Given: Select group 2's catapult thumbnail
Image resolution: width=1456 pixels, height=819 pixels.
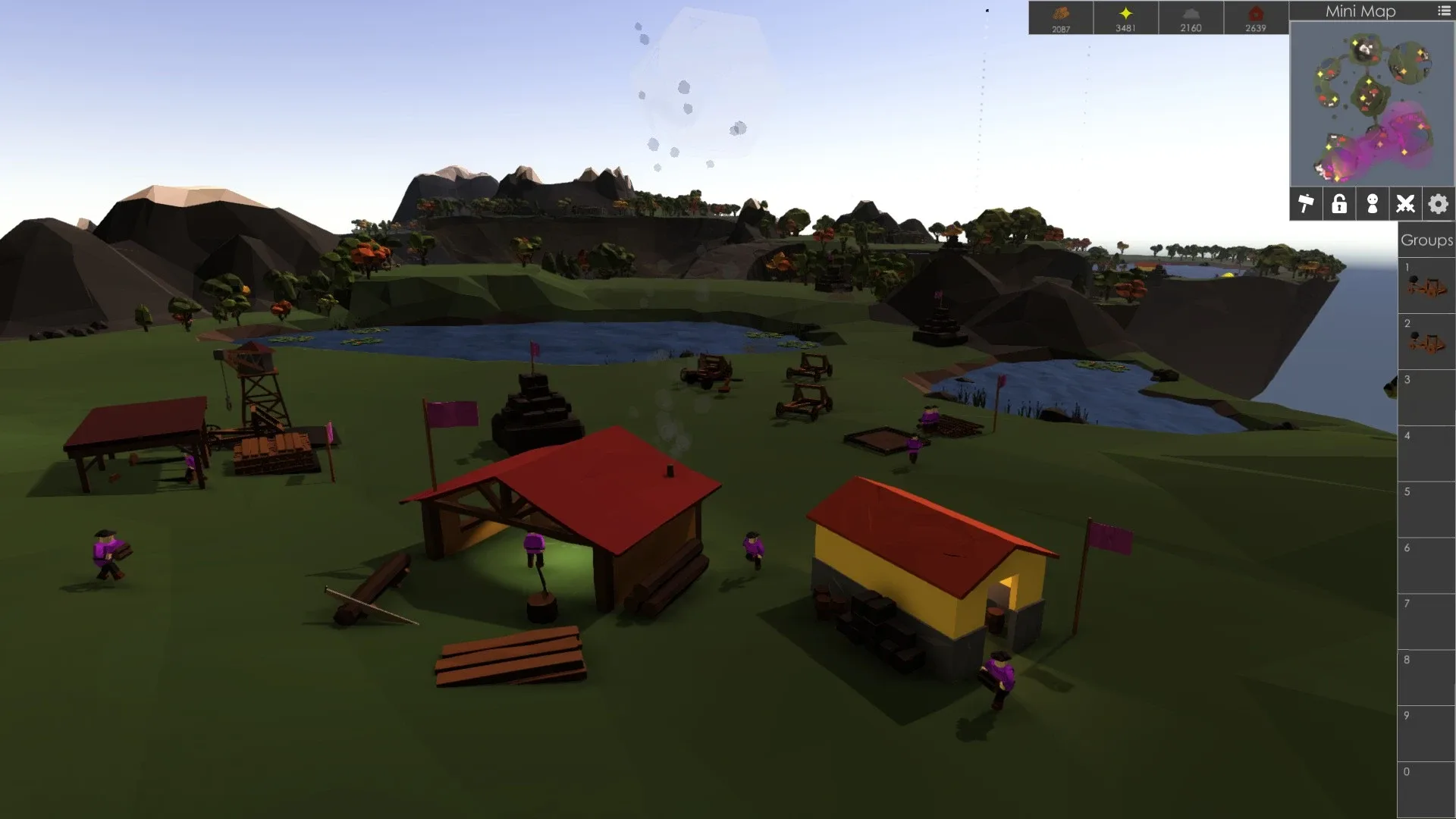Looking at the screenshot, I should (1428, 341).
